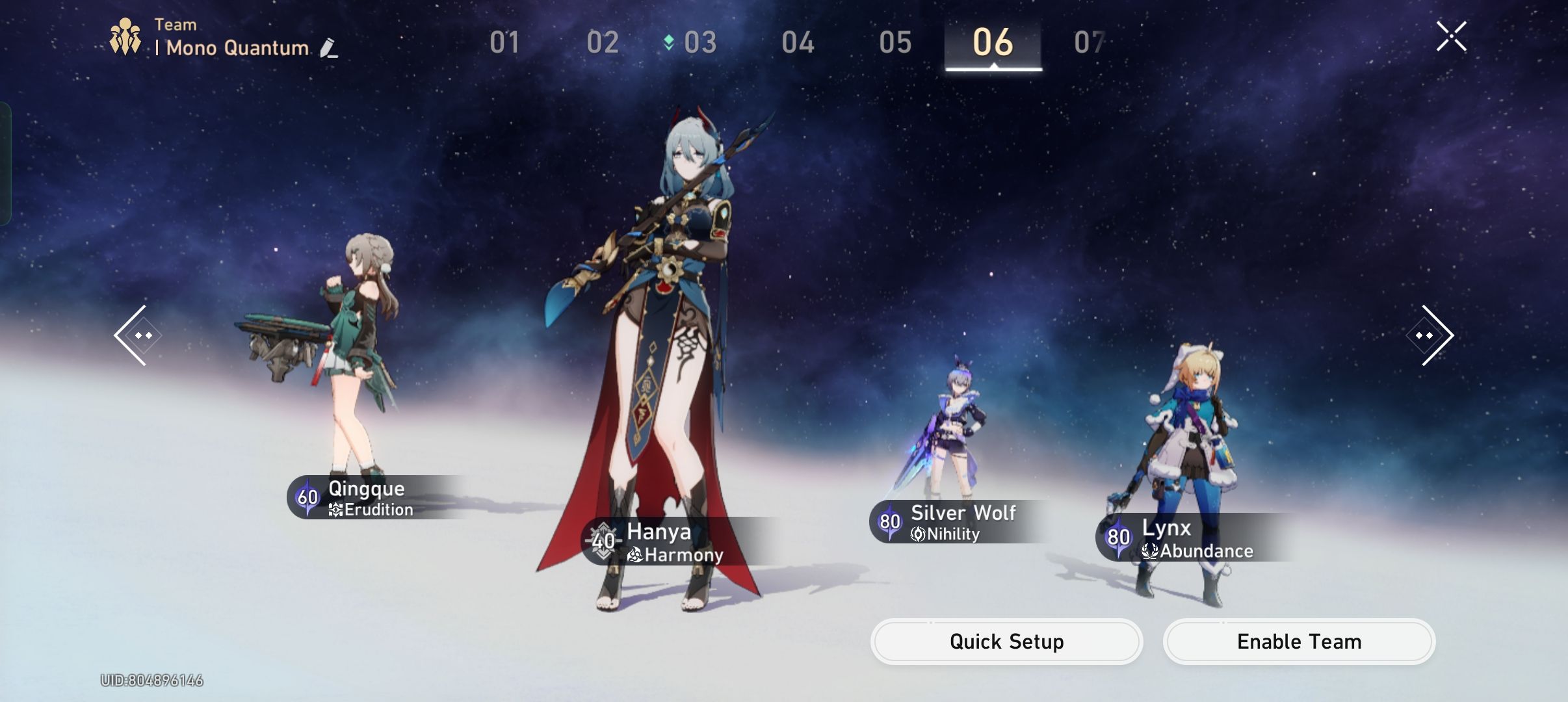Click the Nihility path icon under Silver Wolf
Screen dimensions: 1568x702
917,534
